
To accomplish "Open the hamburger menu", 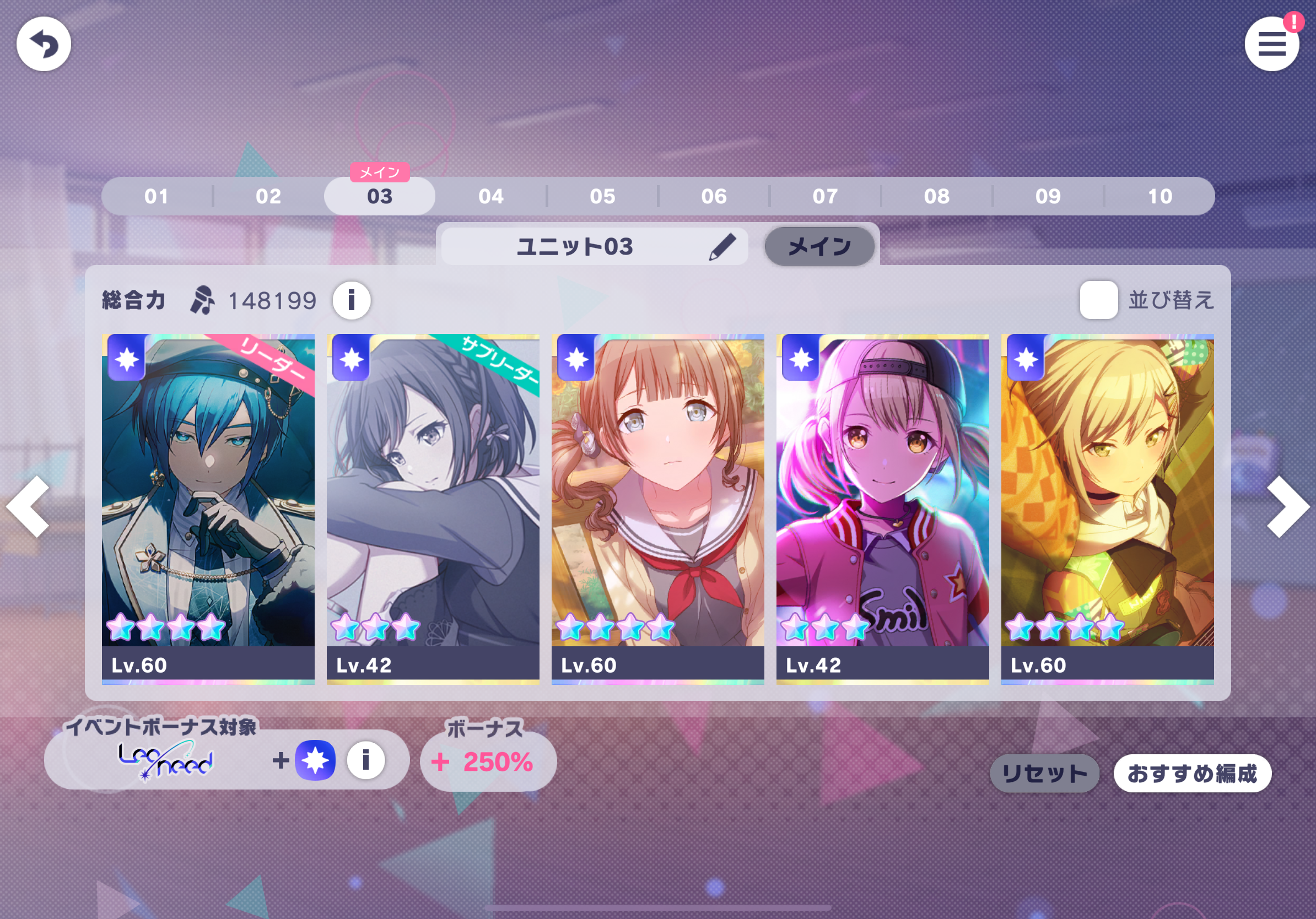I will click(x=1271, y=44).
